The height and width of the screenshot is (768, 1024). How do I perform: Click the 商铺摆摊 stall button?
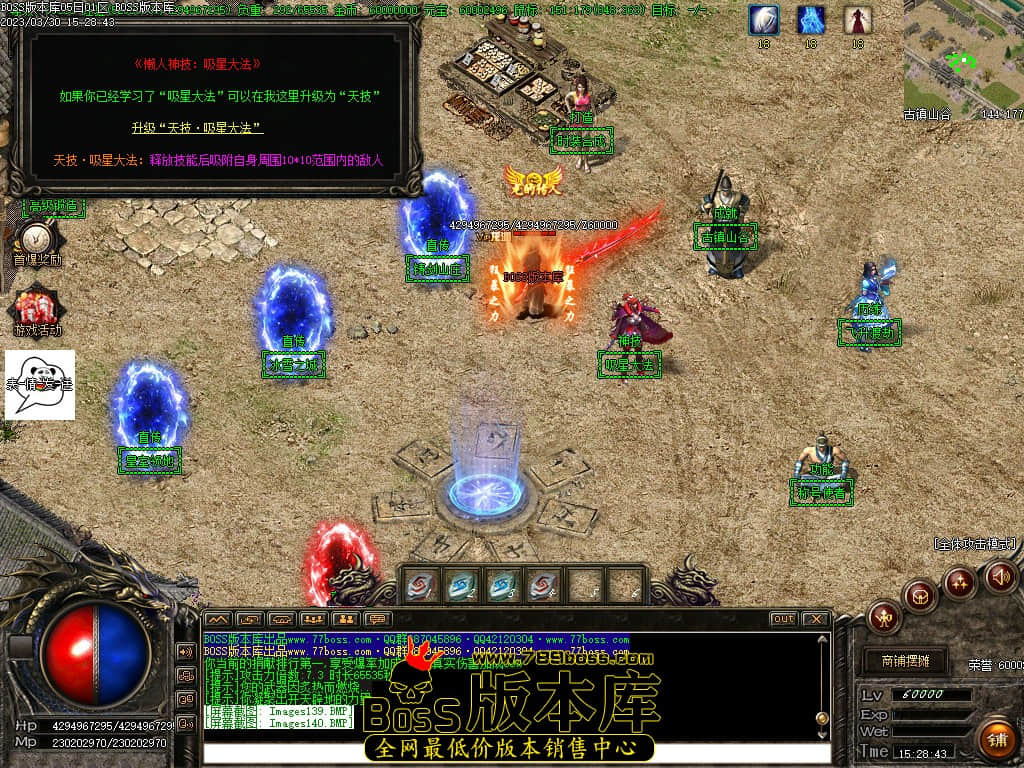(x=905, y=661)
